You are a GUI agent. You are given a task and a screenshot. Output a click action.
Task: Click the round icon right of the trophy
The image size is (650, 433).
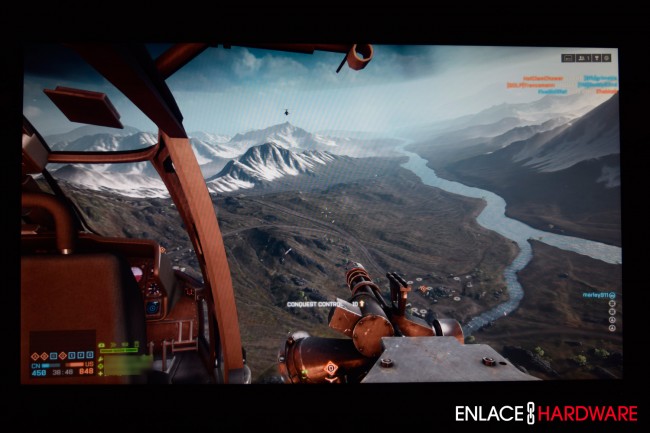(x=606, y=58)
